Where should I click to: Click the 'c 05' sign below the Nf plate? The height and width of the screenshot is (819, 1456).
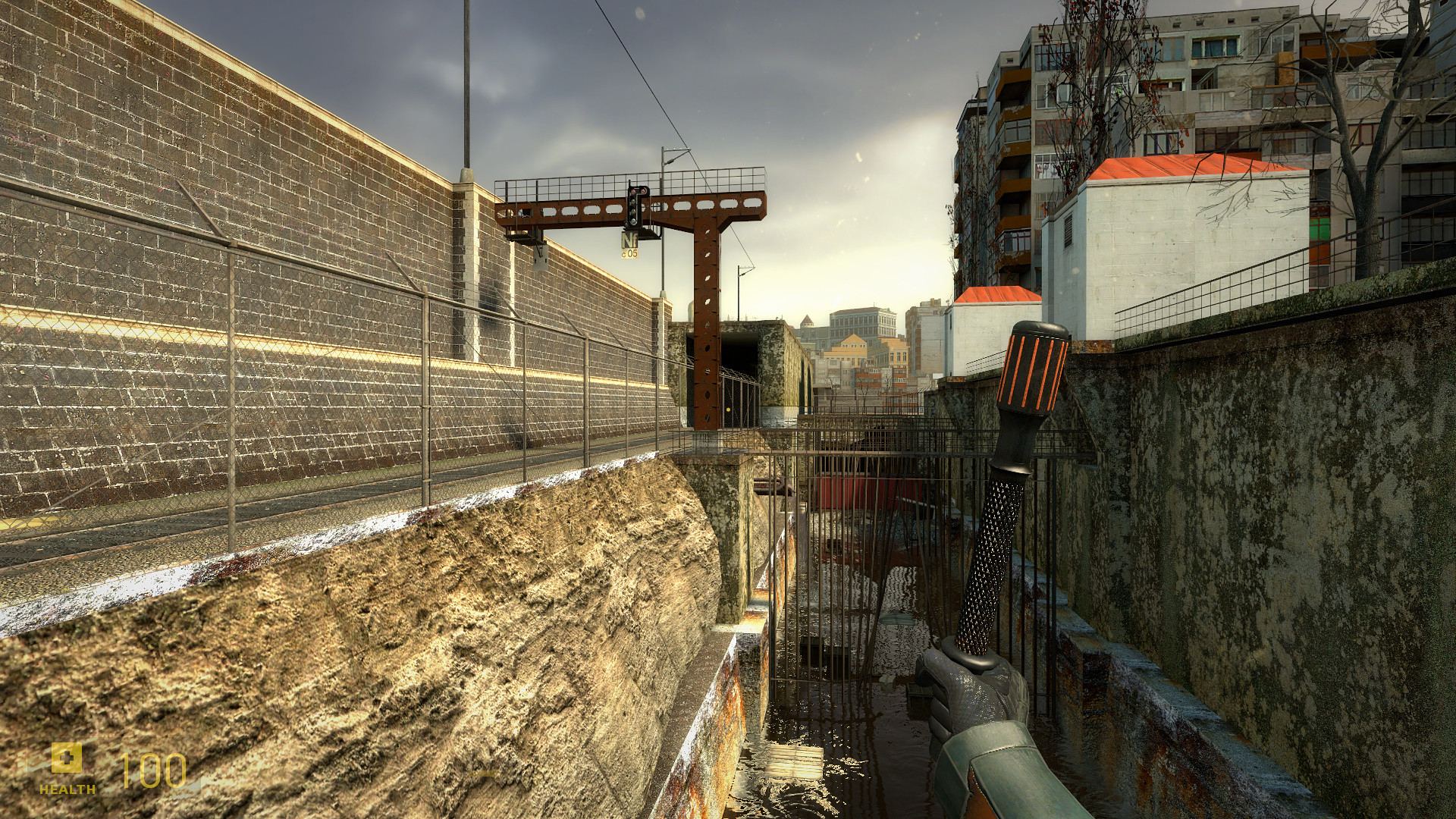pos(629,253)
